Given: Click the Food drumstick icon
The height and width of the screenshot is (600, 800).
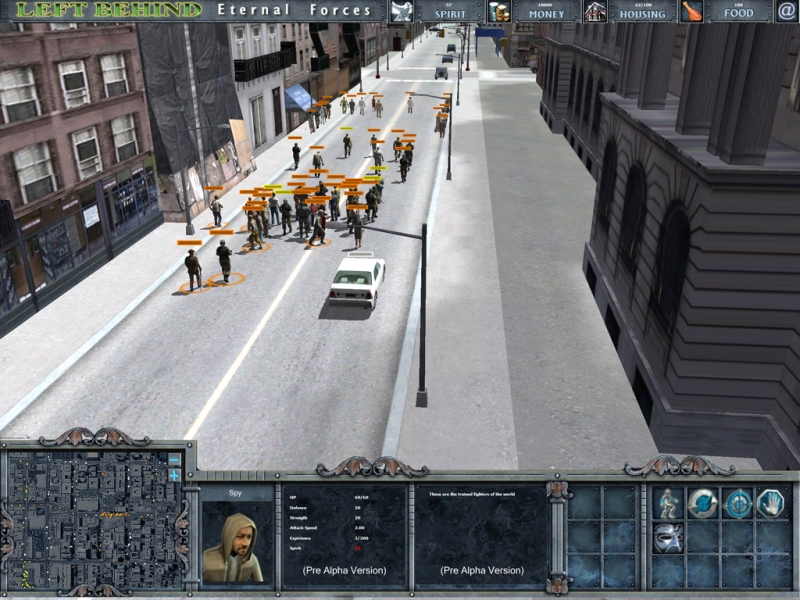Looking at the screenshot, I should click(x=691, y=11).
